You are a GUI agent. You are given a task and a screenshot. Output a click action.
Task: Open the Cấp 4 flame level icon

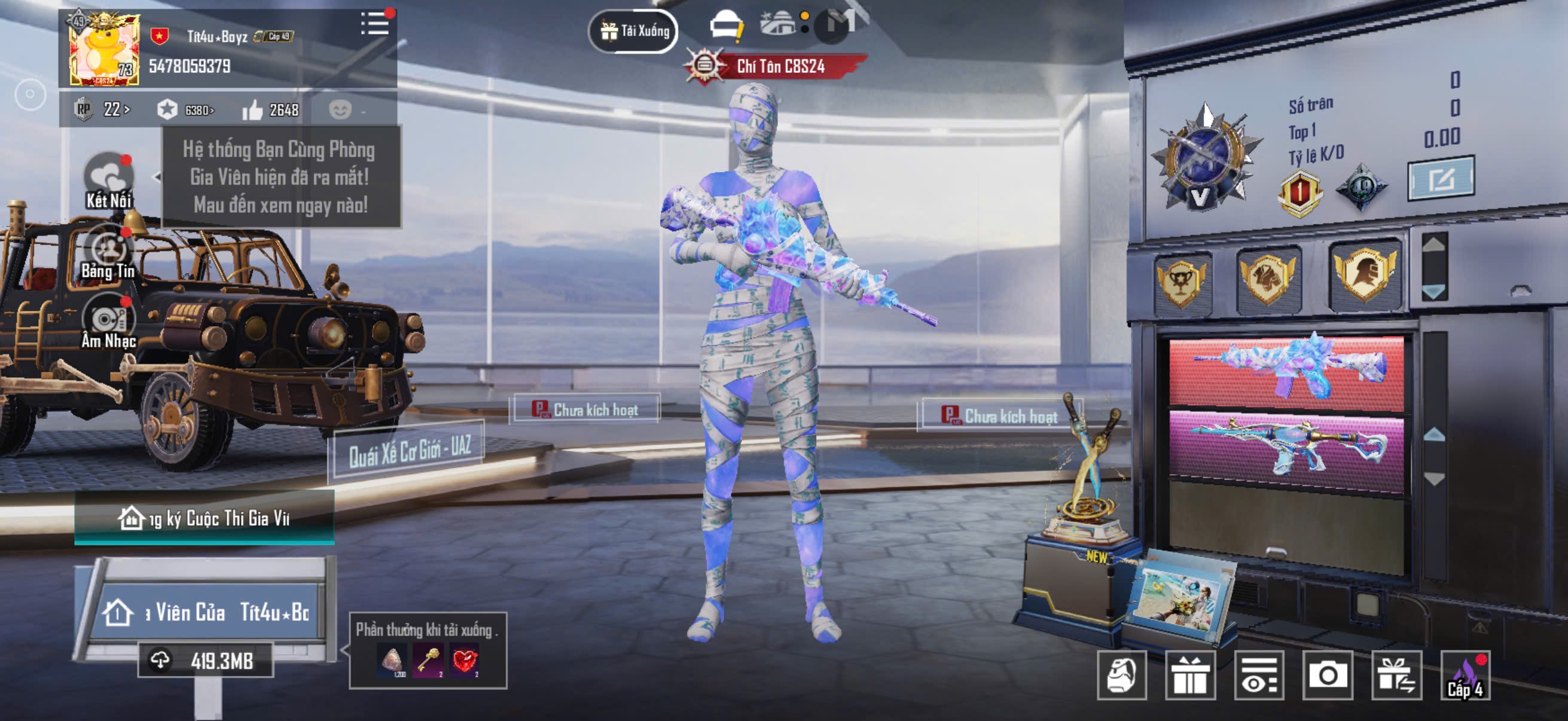point(1465,676)
